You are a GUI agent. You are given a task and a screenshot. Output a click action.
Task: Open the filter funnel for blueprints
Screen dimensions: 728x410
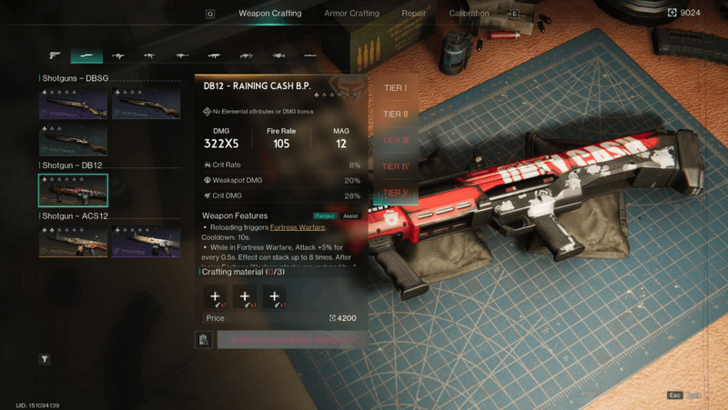(x=45, y=359)
